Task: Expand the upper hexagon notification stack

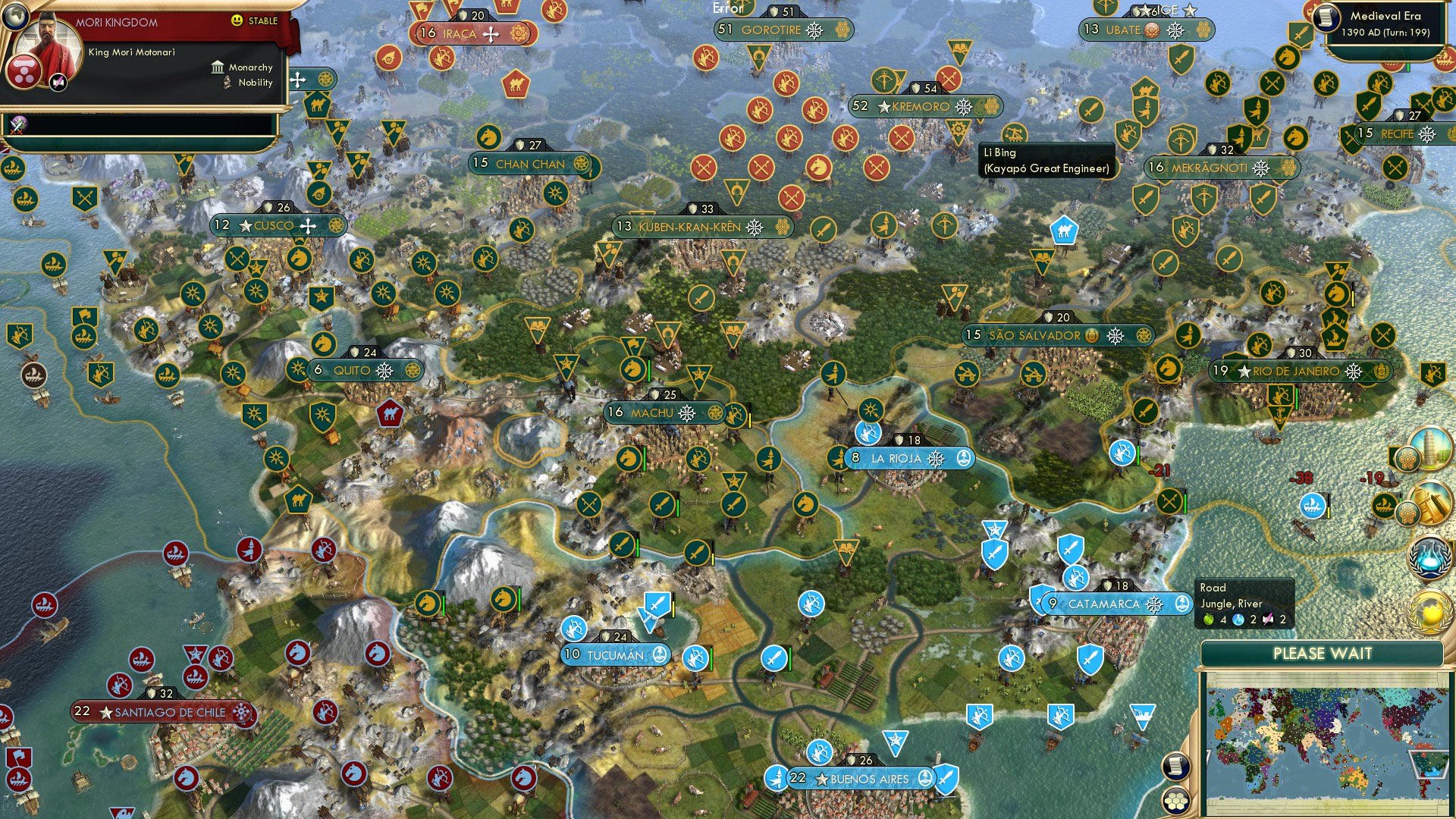Action: [1409, 457]
